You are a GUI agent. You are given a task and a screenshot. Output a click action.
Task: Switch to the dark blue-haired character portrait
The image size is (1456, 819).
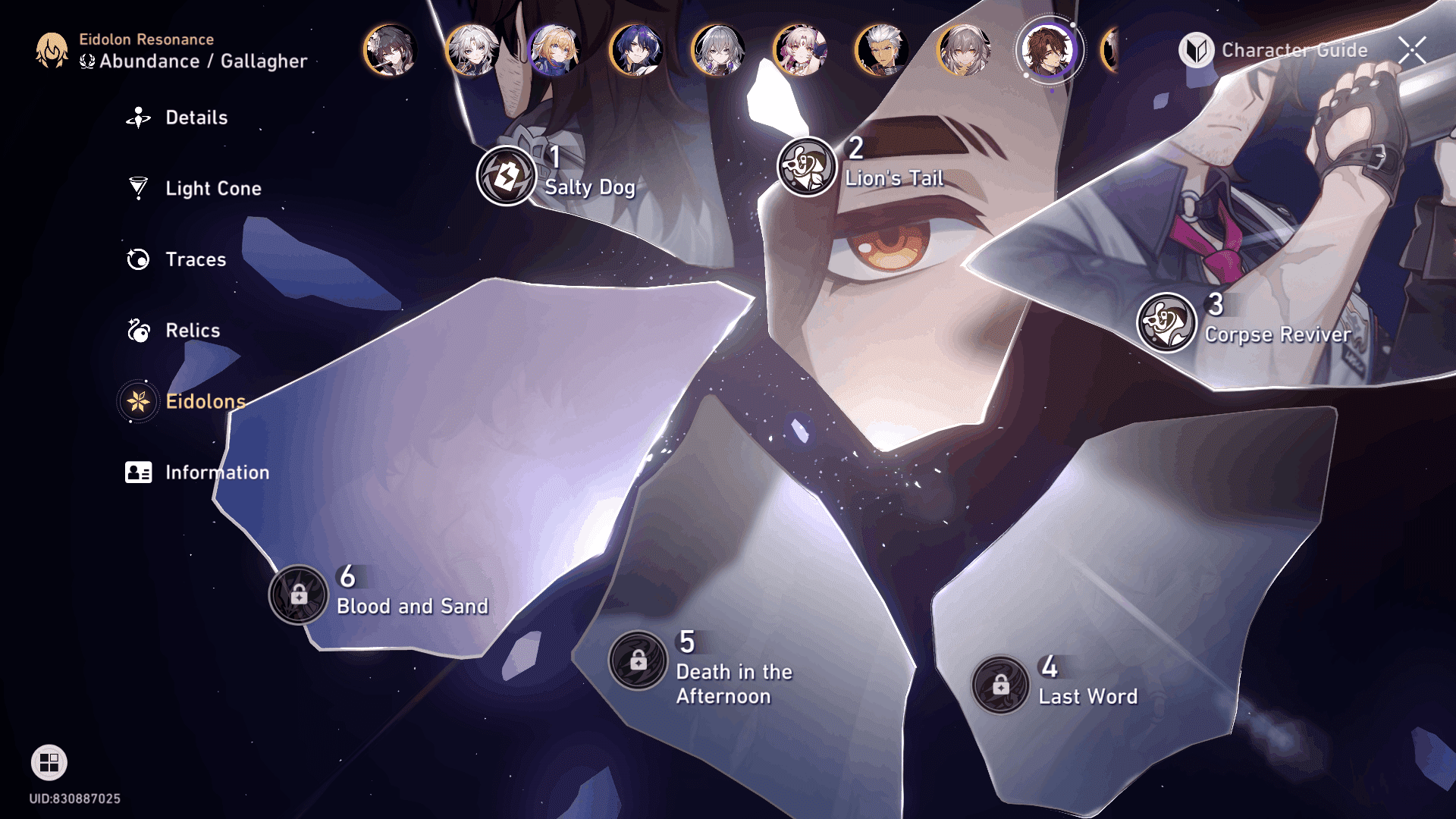pos(636,50)
